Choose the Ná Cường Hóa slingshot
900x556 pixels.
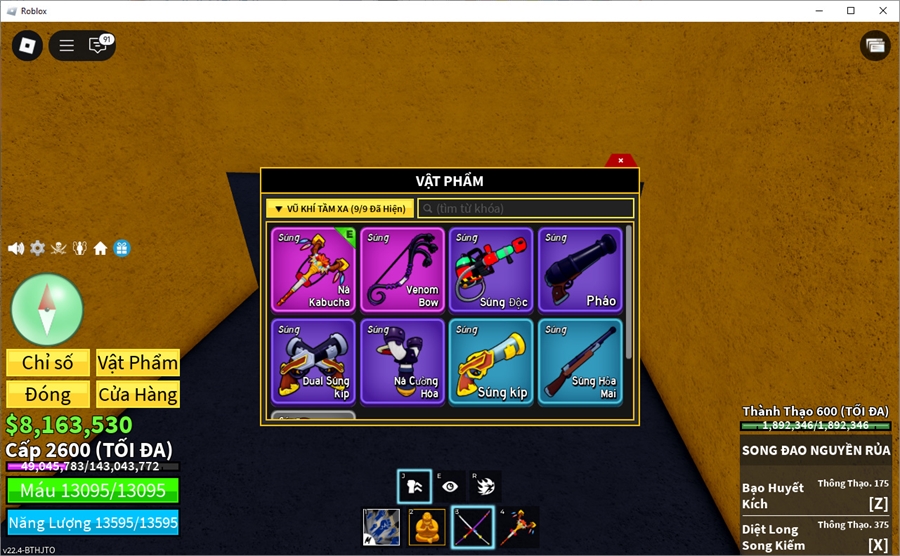[x=402, y=360]
